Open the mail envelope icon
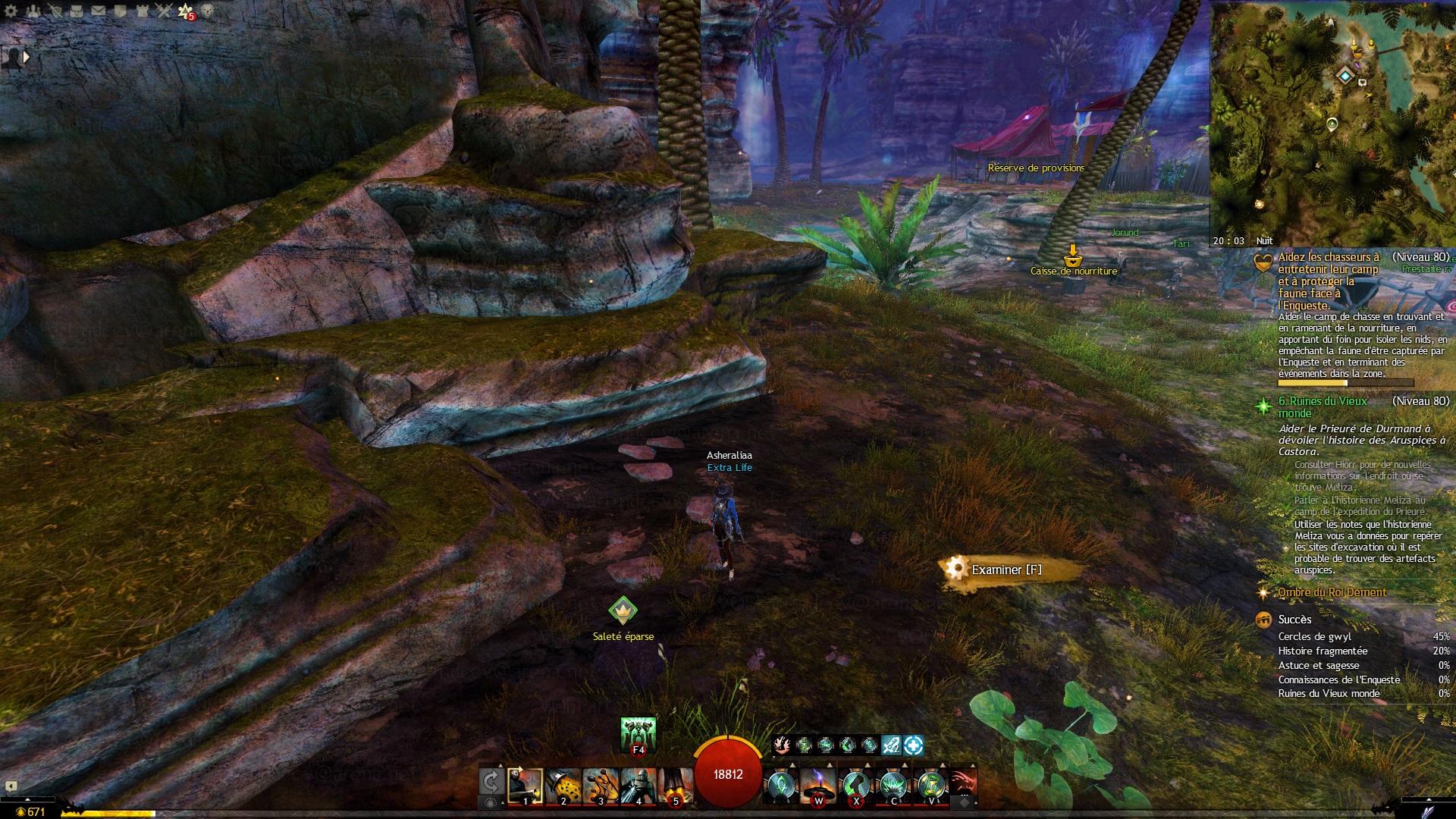Screen dimensions: 1456x819 99,11
